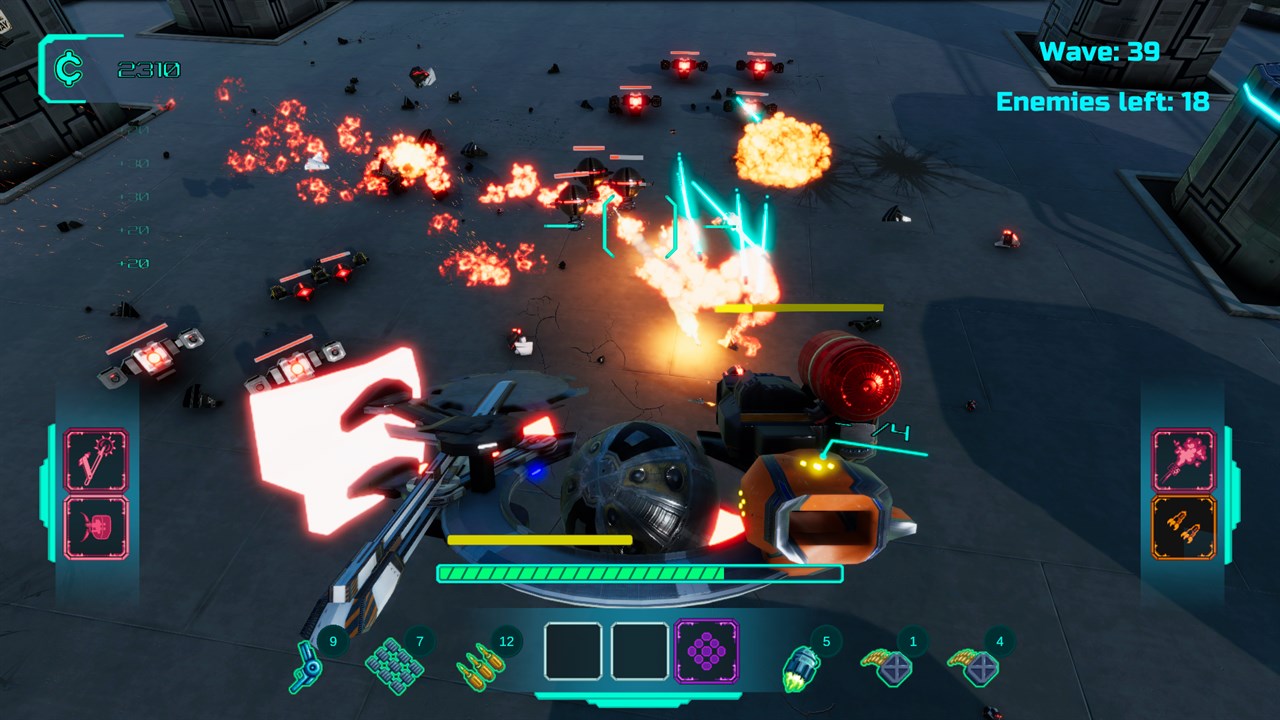Pick the orange bullets item with count 12
This screenshot has width=1280, height=720.
476,666
